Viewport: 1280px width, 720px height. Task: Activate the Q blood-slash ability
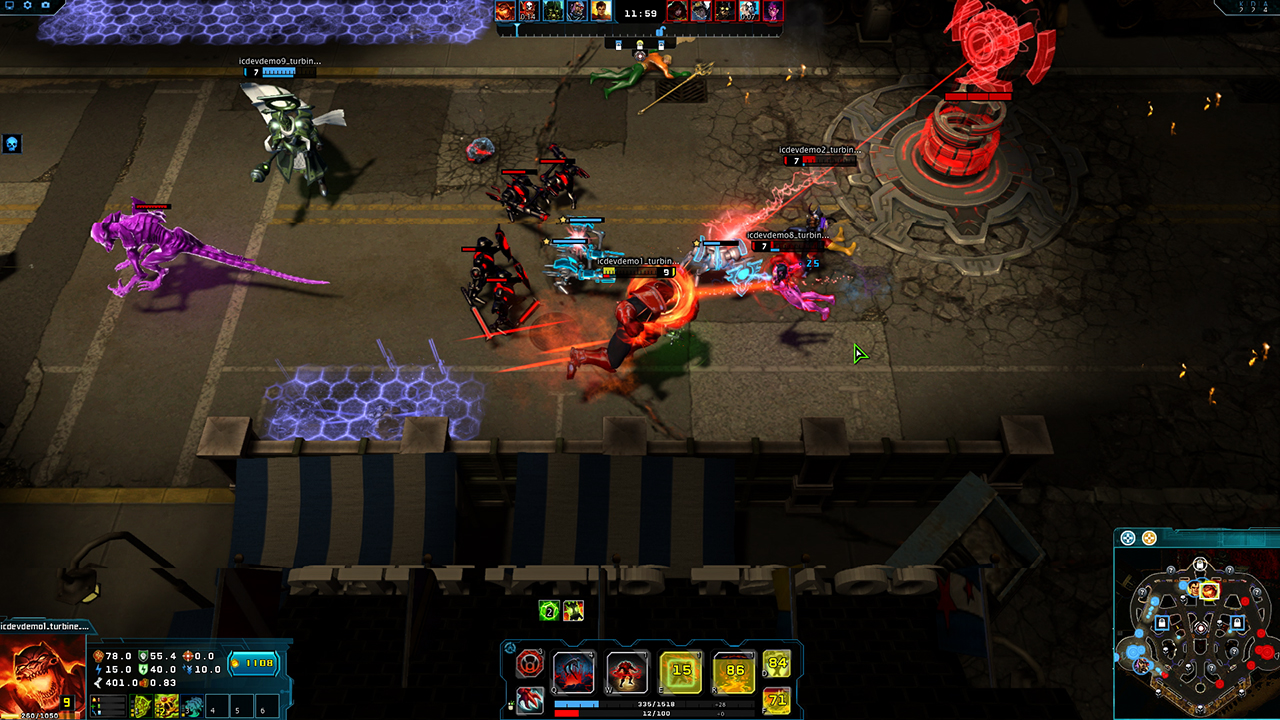[x=574, y=673]
